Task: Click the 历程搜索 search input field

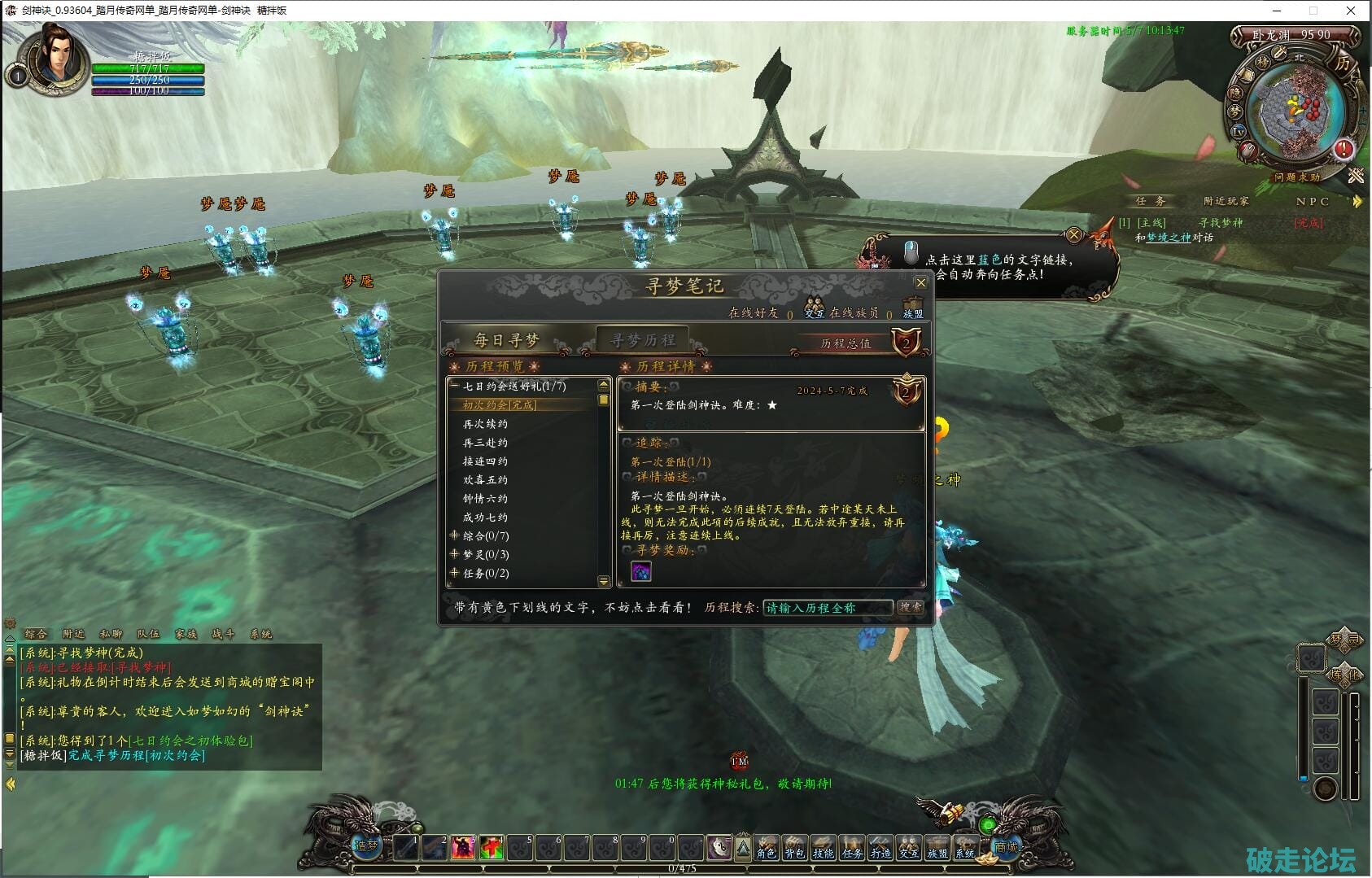Action: 827,608
